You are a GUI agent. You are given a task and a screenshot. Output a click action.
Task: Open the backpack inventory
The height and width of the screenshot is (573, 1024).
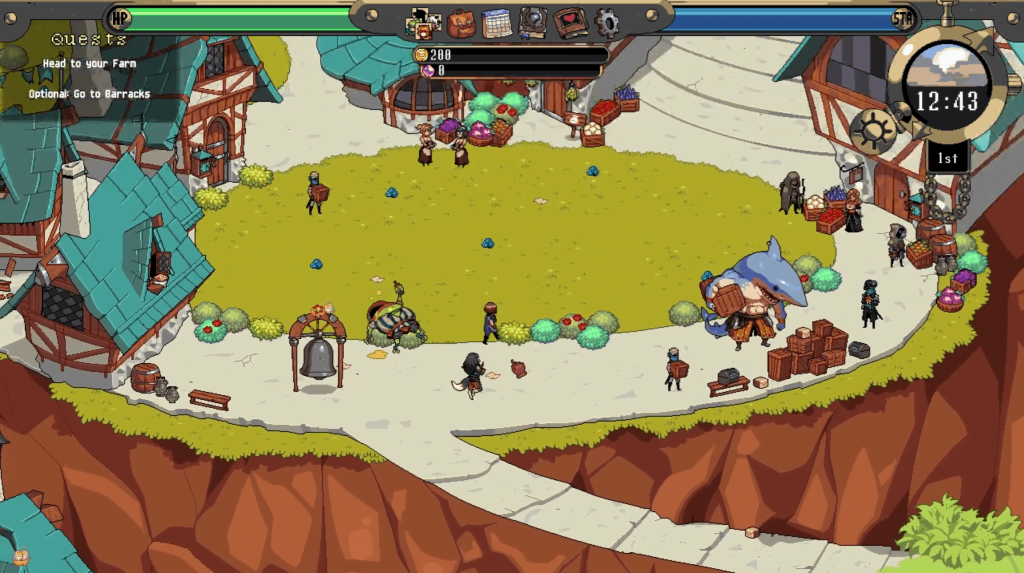coord(461,22)
